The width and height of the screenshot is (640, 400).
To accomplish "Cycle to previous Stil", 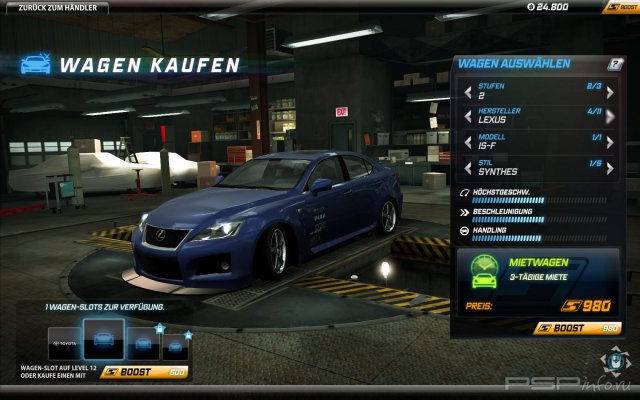I will [467, 167].
